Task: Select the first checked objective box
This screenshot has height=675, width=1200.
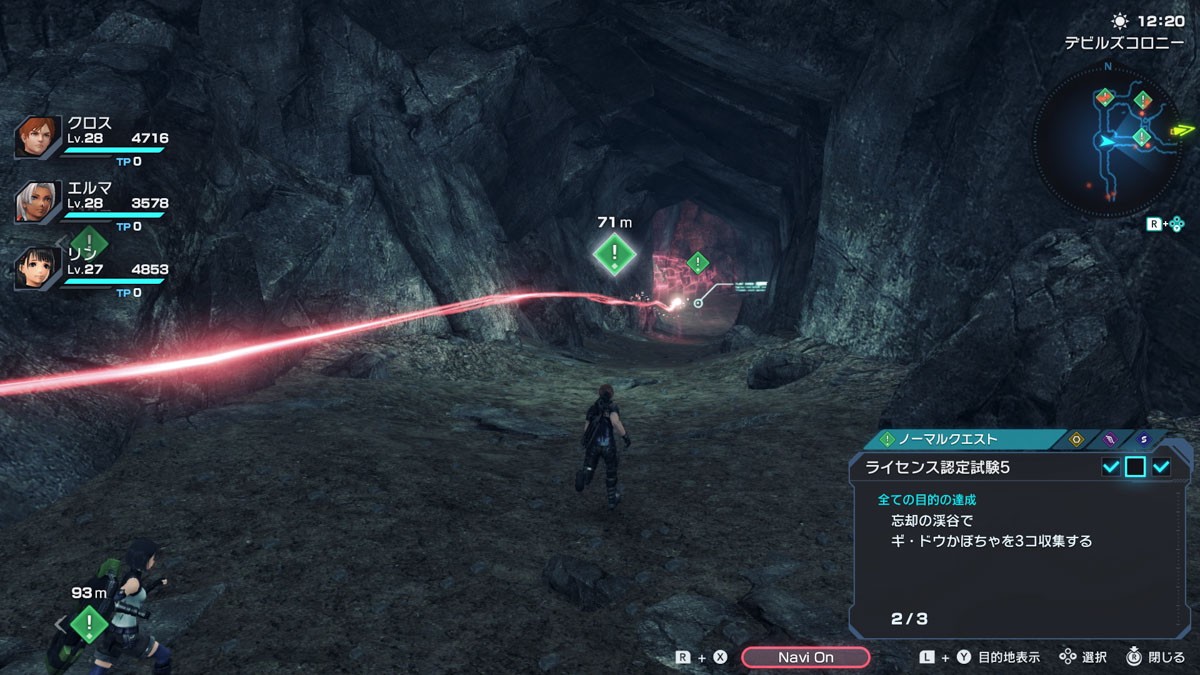Action: (1110, 467)
